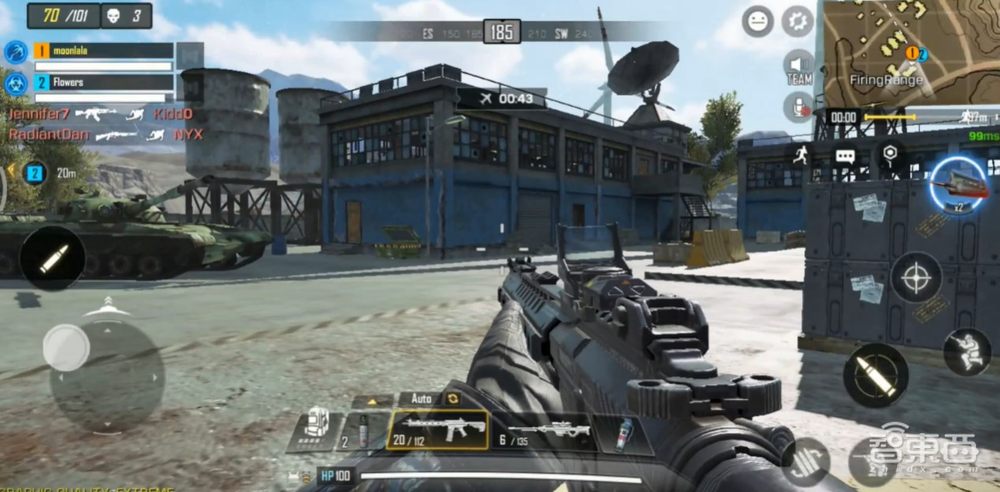Screen dimensions: 1000x492
Task: Fire using the left bullet button
Action: (52, 257)
